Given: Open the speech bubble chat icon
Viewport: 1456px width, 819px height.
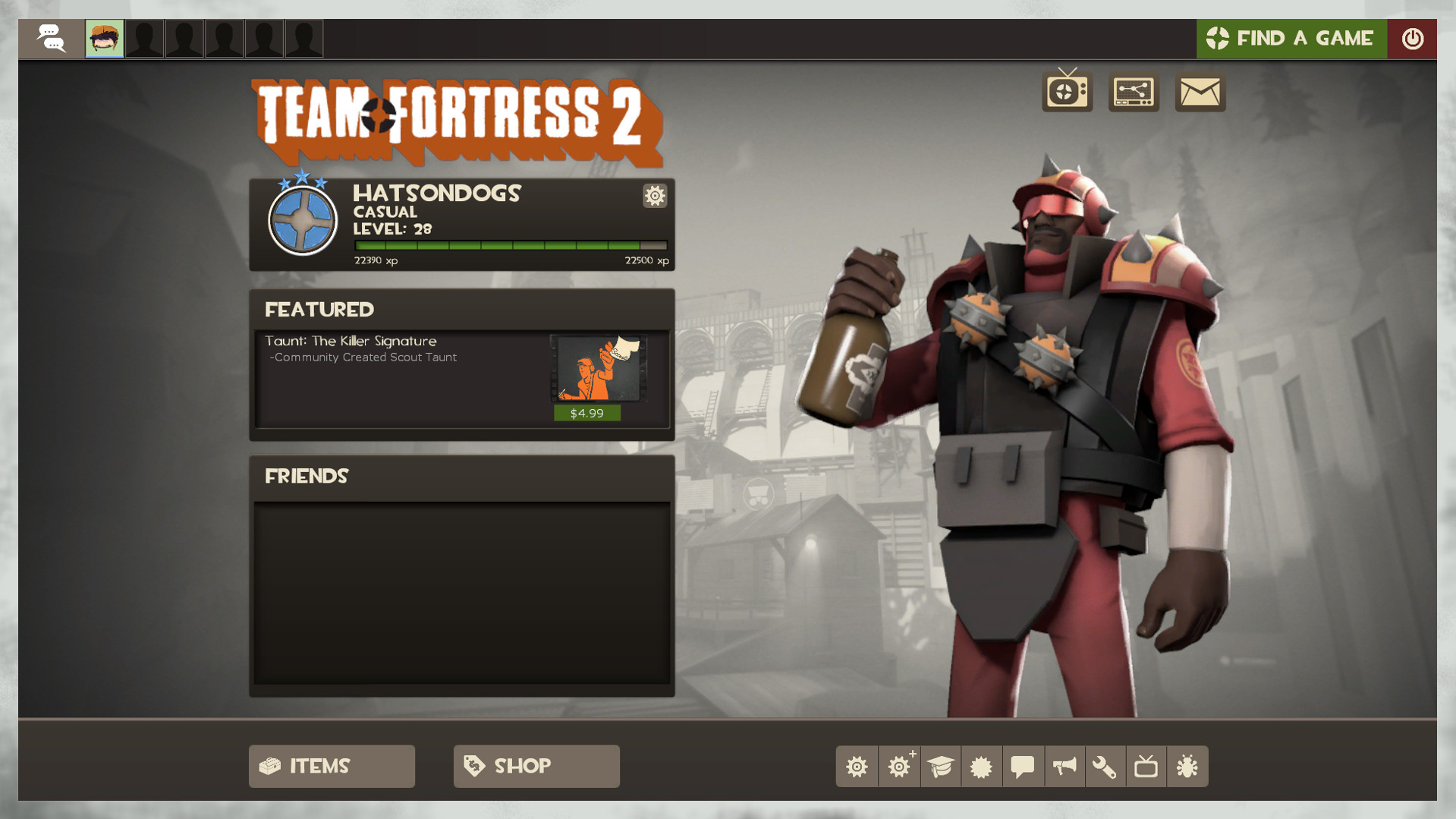Looking at the screenshot, I should click(1022, 767).
